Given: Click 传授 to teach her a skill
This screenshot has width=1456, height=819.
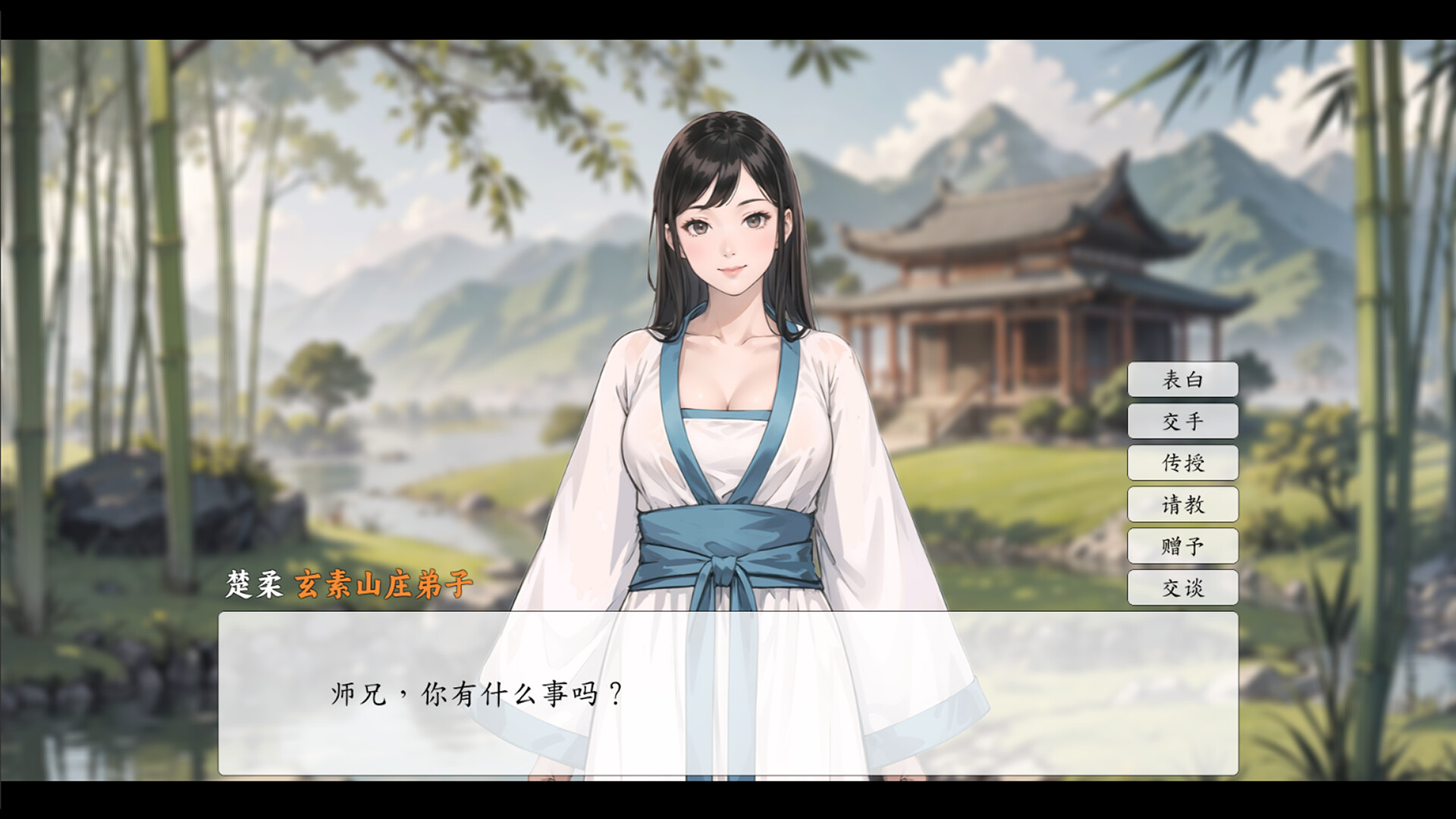Looking at the screenshot, I should 1183,463.
